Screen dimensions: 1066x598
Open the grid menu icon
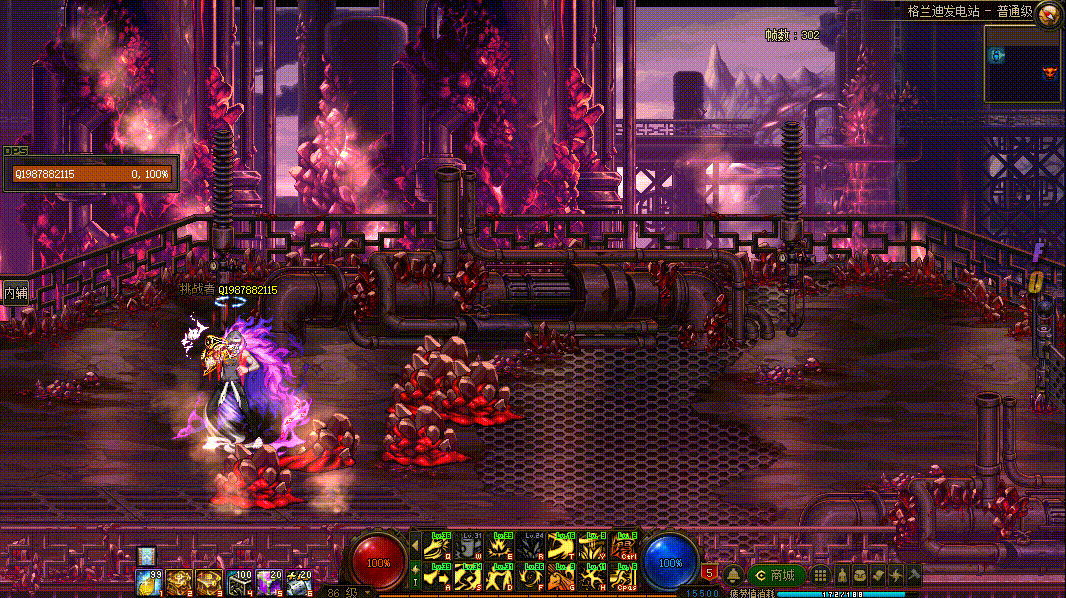[820, 575]
